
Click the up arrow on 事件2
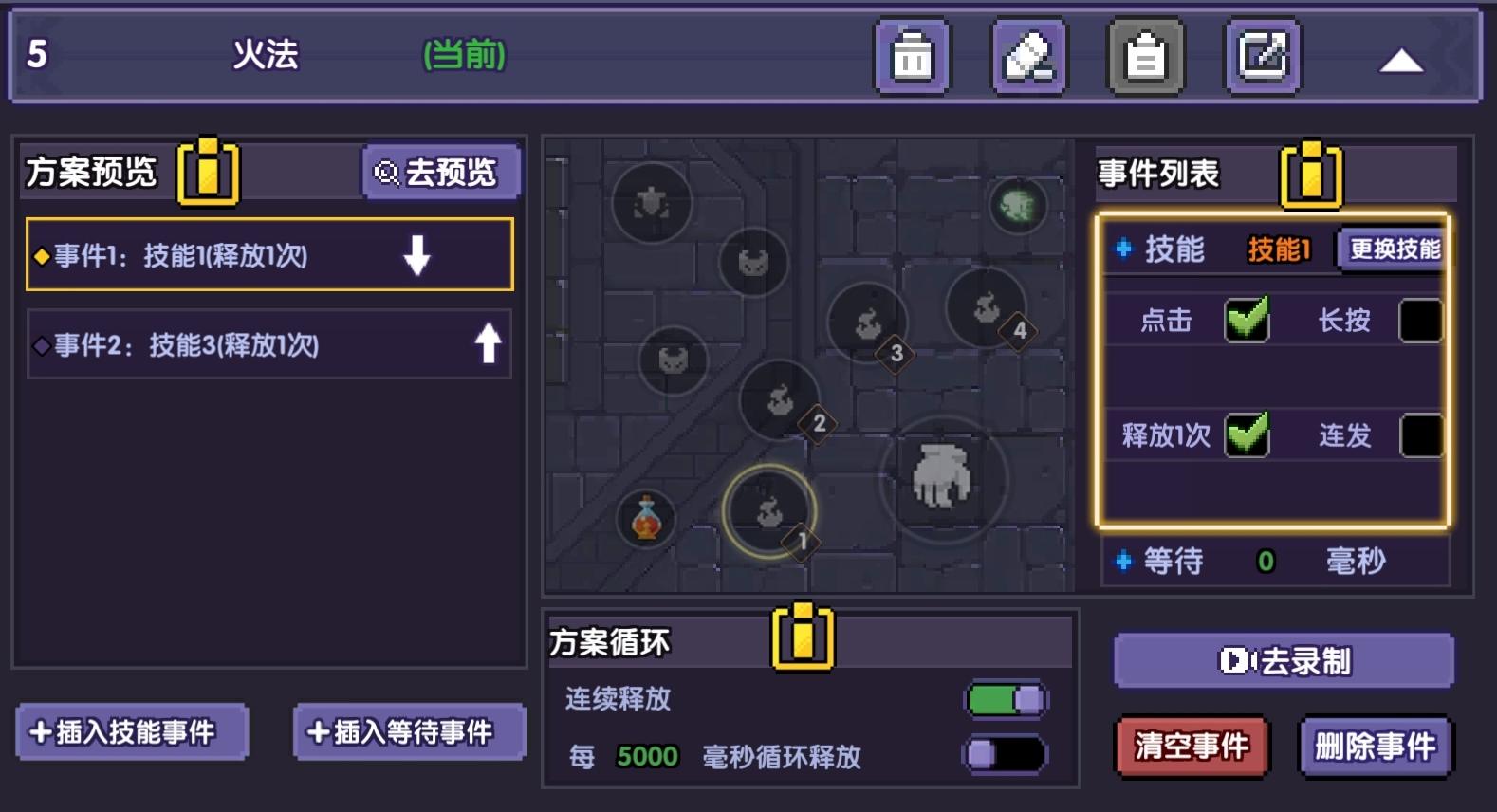pyautogui.click(x=487, y=345)
